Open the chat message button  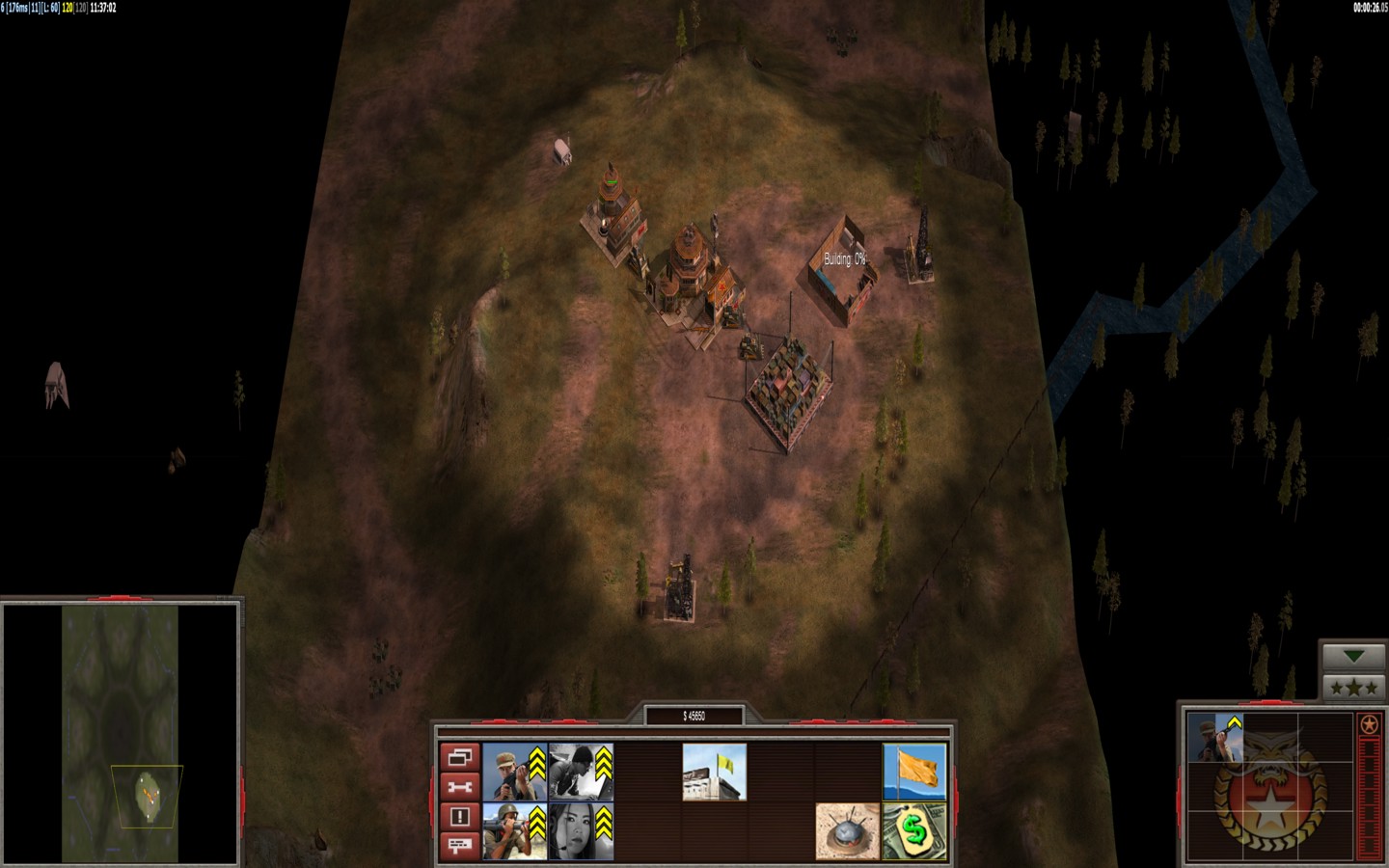[x=459, y=845]
